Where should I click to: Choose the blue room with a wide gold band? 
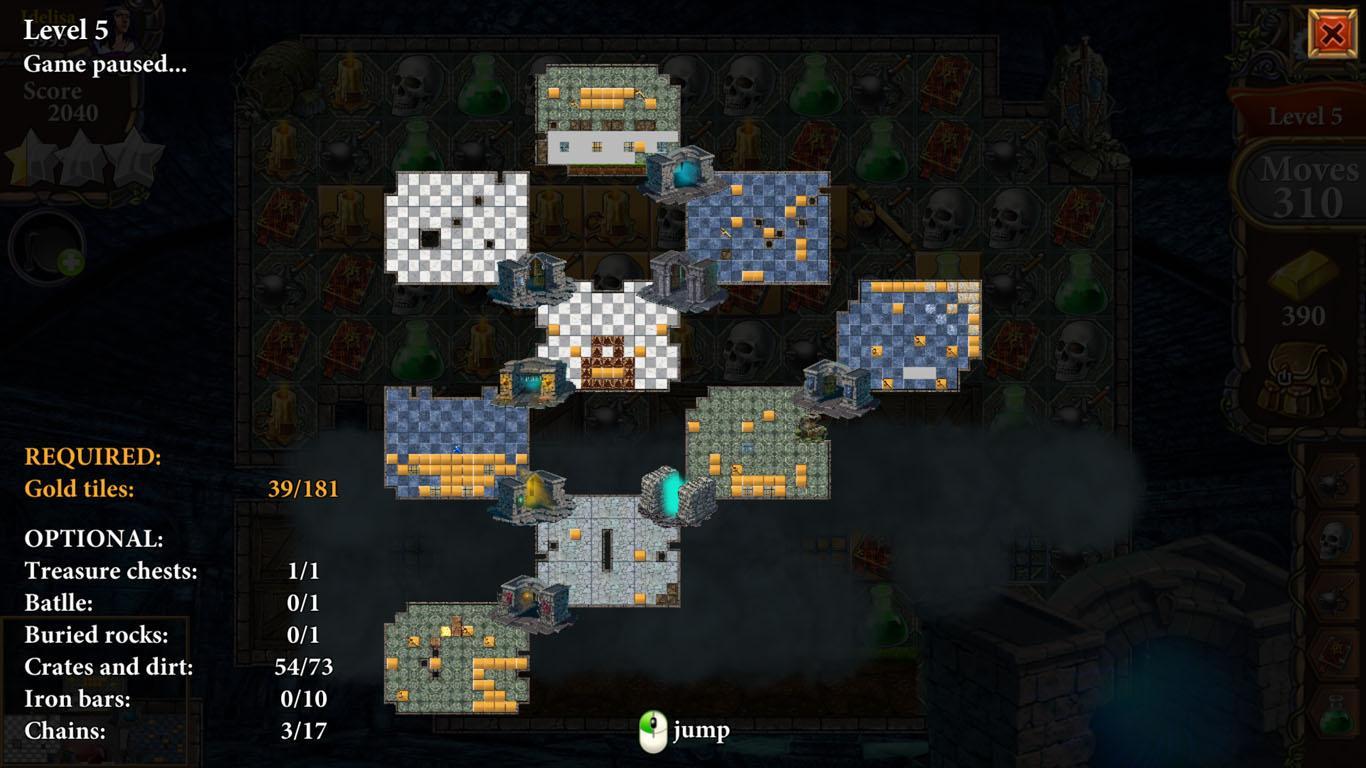(x=456, y=443)
